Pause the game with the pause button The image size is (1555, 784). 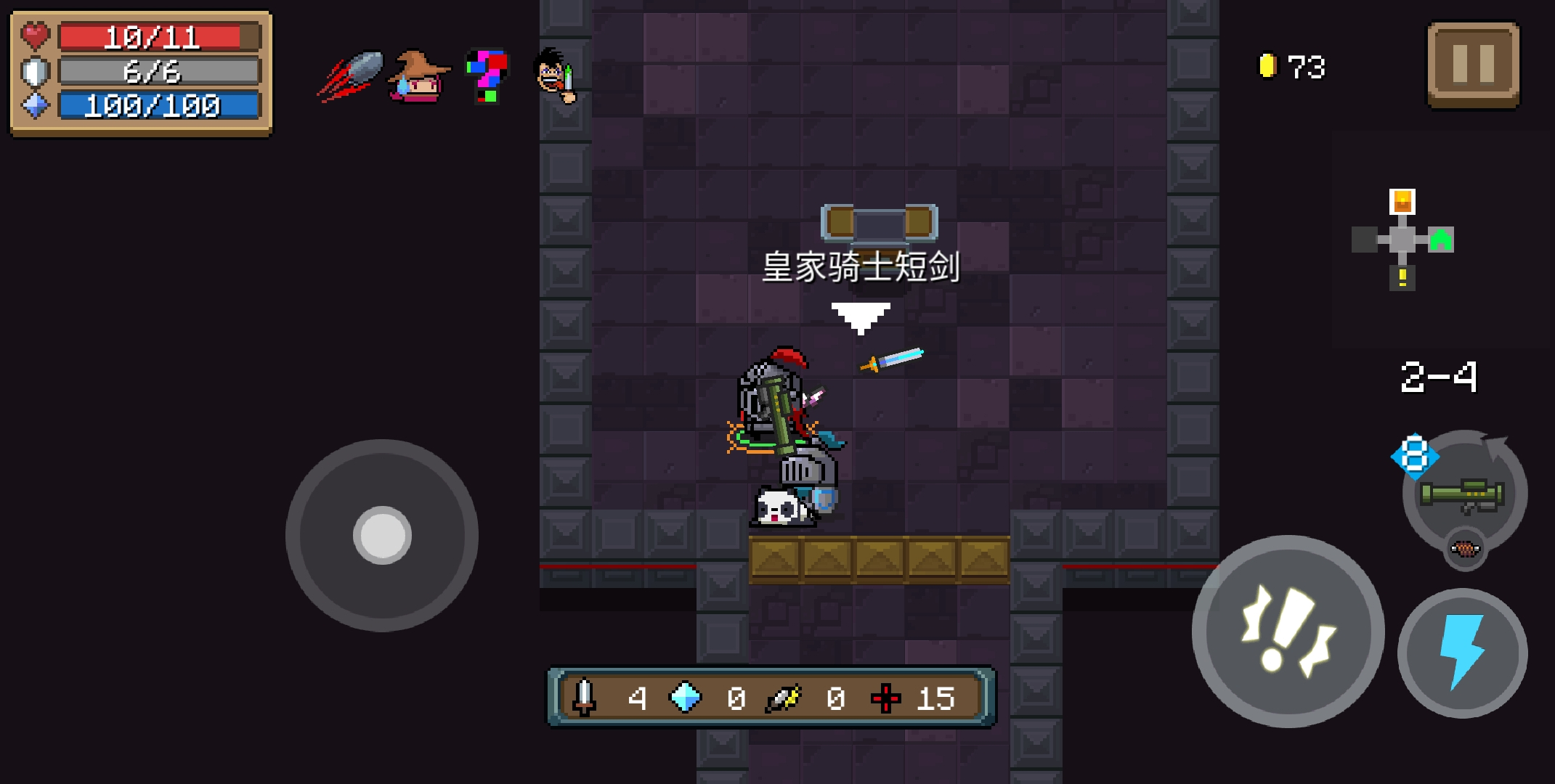pyautogui.click(x=1473, y=64)
